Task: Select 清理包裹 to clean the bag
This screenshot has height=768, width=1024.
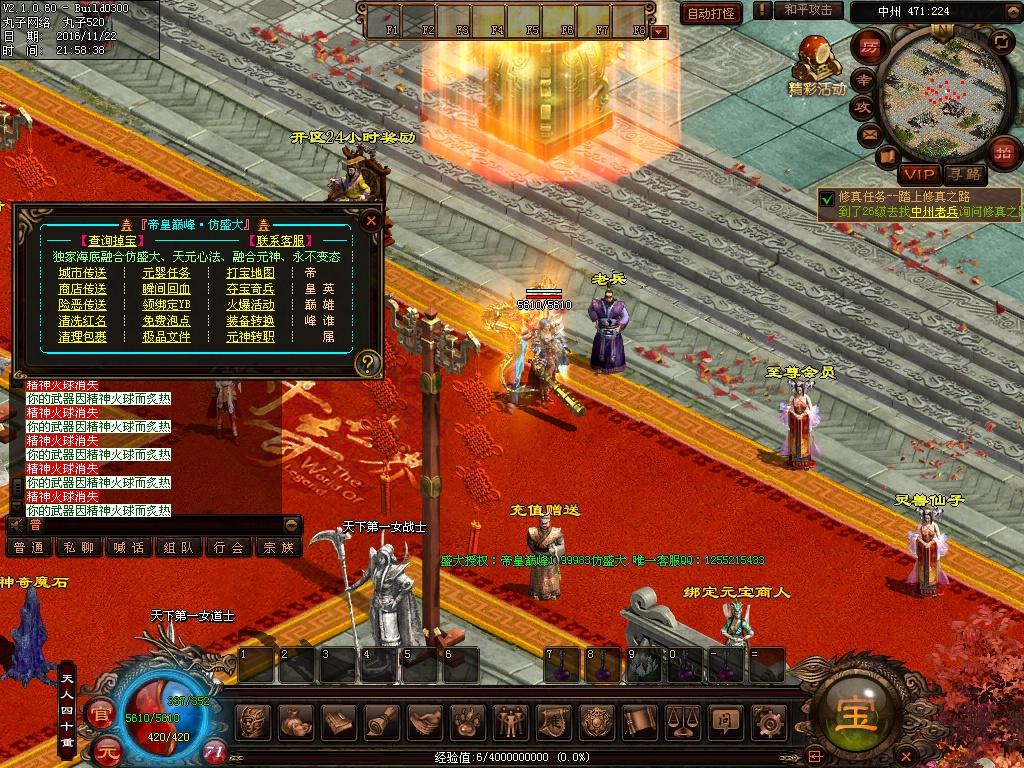Action: [x=82, y=336]
